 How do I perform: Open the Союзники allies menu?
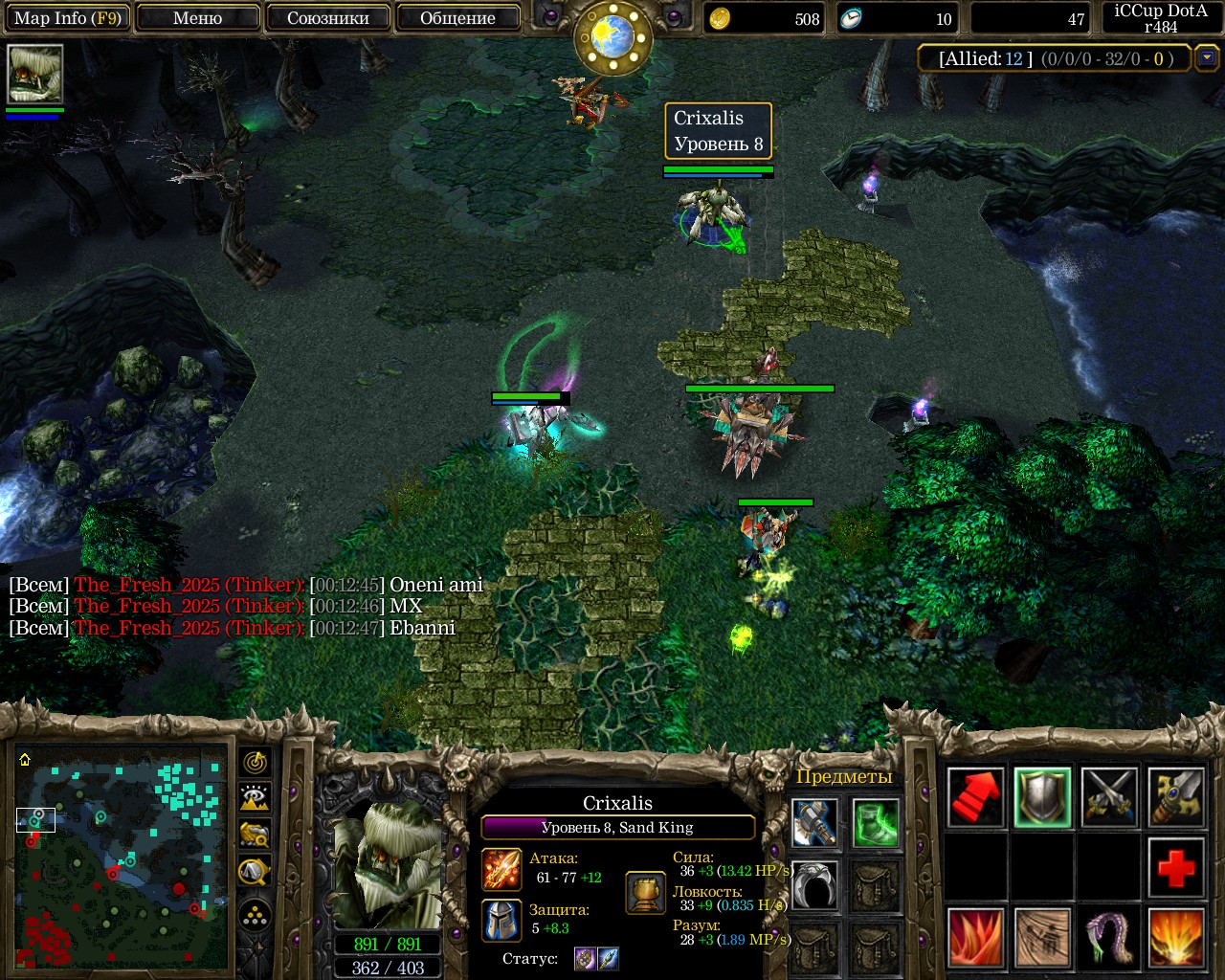coord(327,18)
